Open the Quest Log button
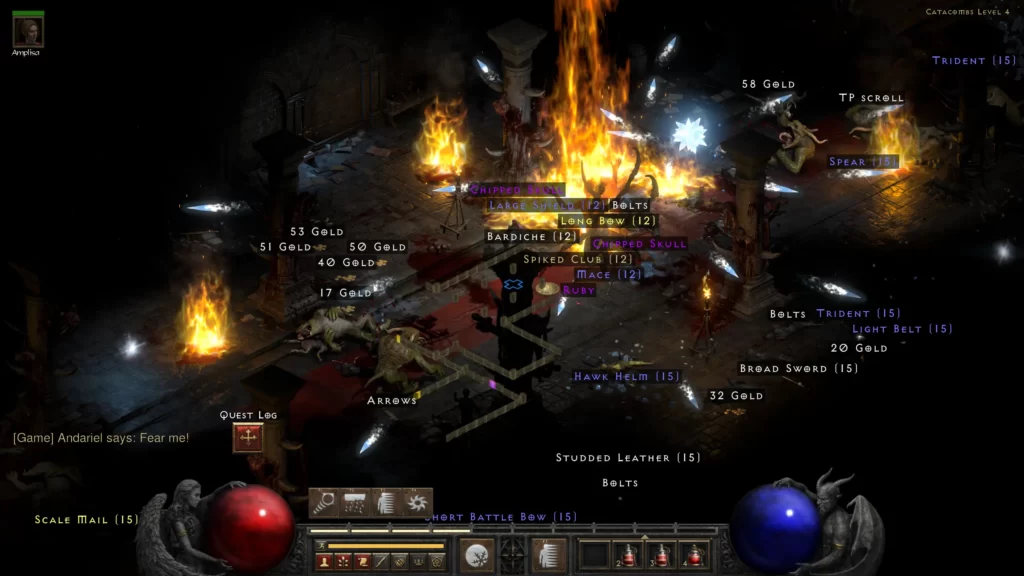Image resolution: width=1024 pixels, height=576 pixels. point(248,437)
